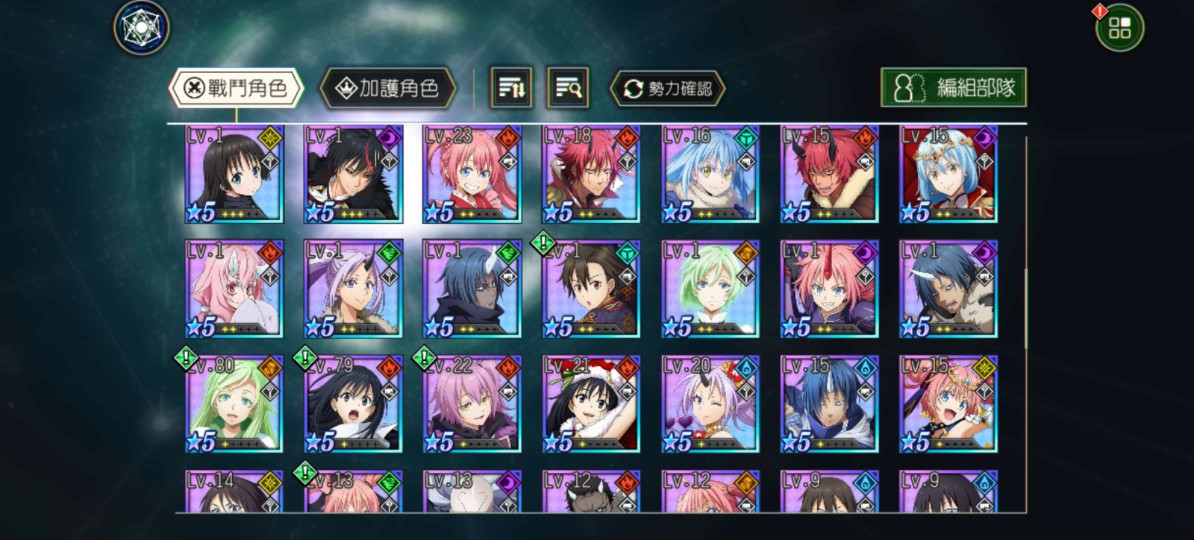Select the Lv.80 green-haired character card

coord(235,404)
